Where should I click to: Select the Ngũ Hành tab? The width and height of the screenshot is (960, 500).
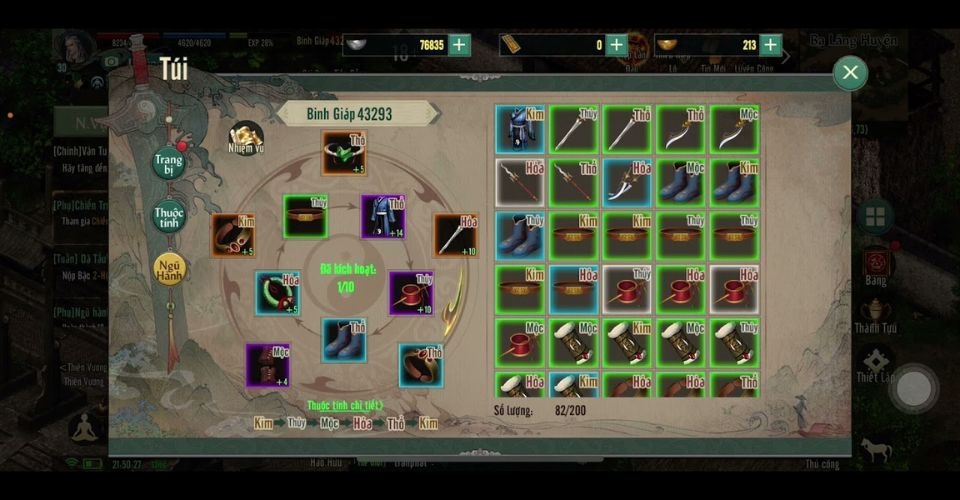168,268
